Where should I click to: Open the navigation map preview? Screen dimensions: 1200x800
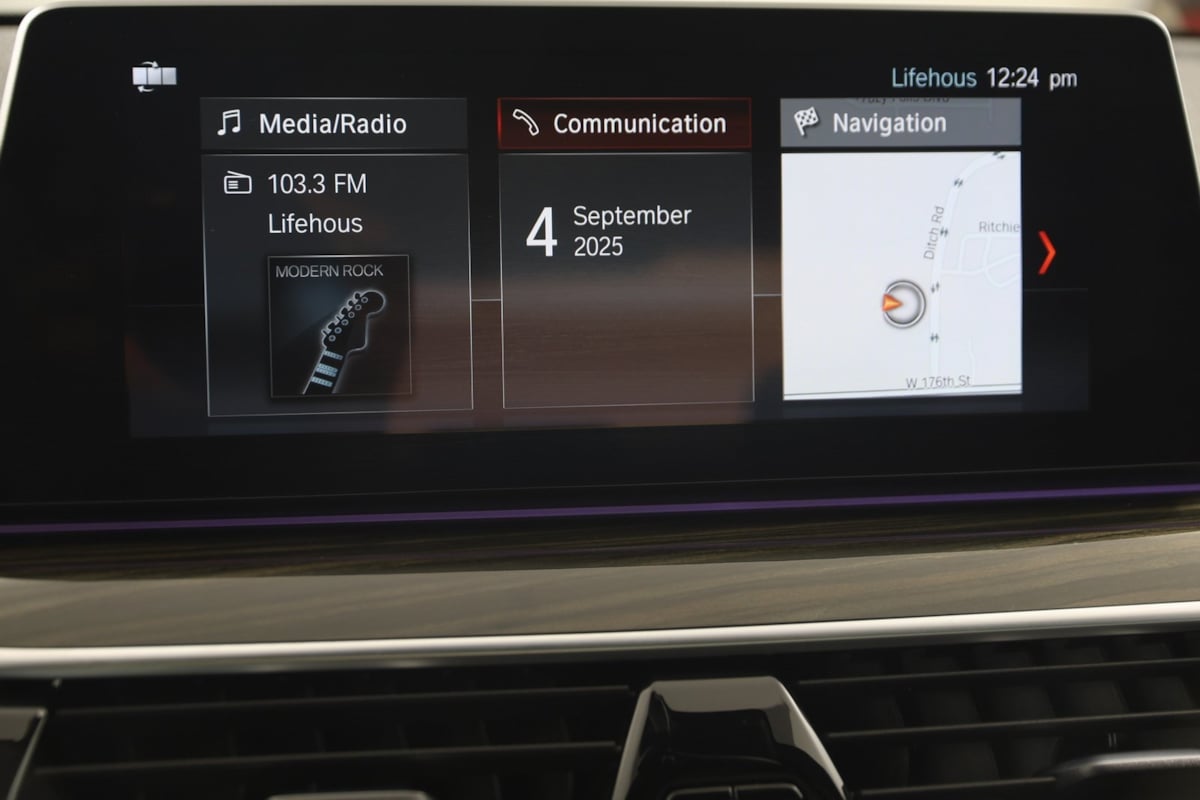tap(901, 275)
